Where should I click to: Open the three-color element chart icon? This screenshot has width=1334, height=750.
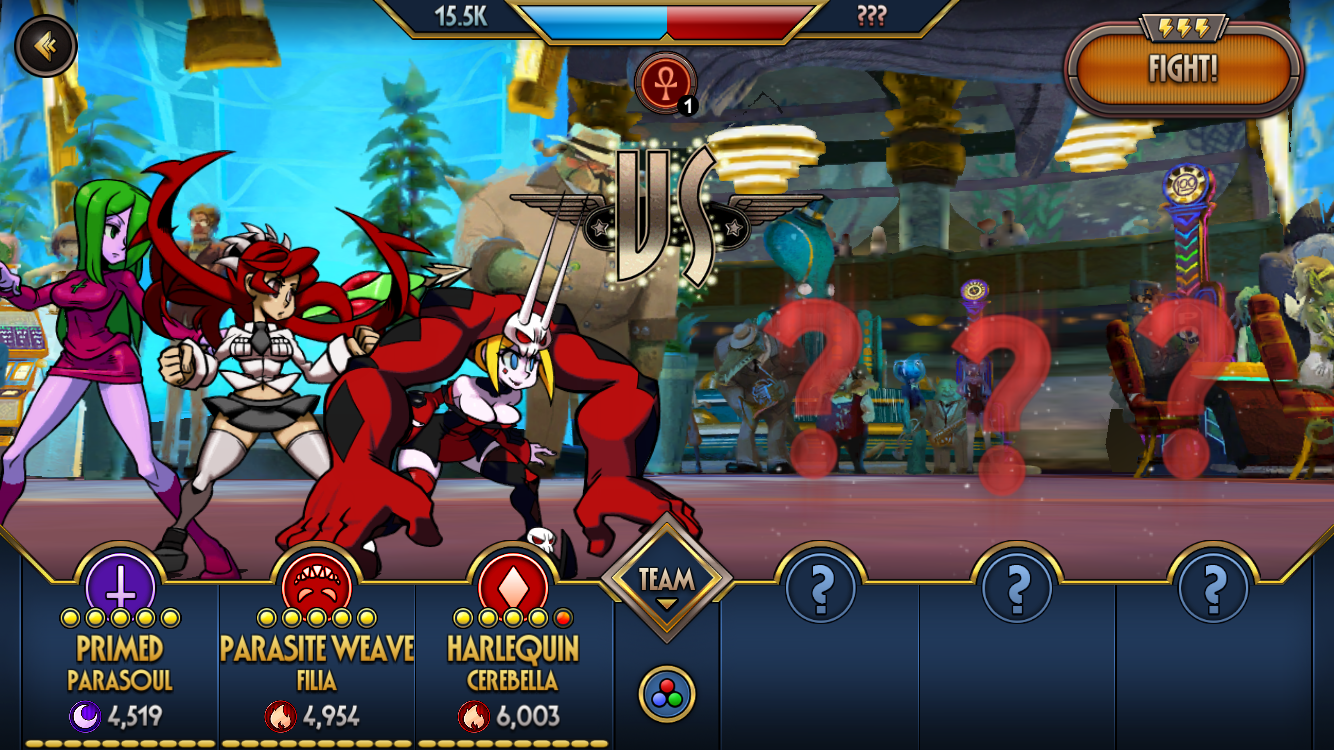pos(667,694)
